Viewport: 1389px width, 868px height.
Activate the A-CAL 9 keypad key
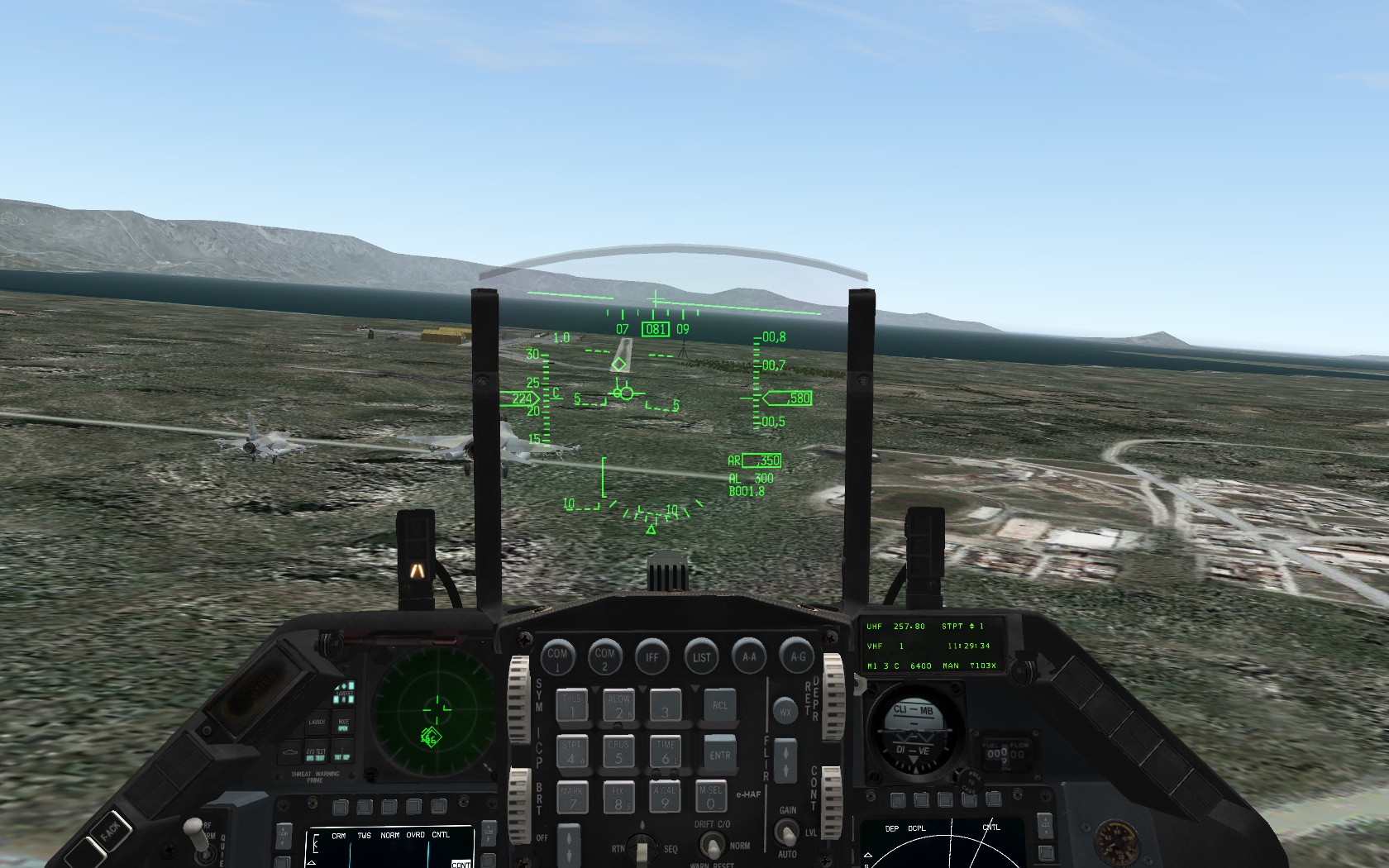coord(665,798)
